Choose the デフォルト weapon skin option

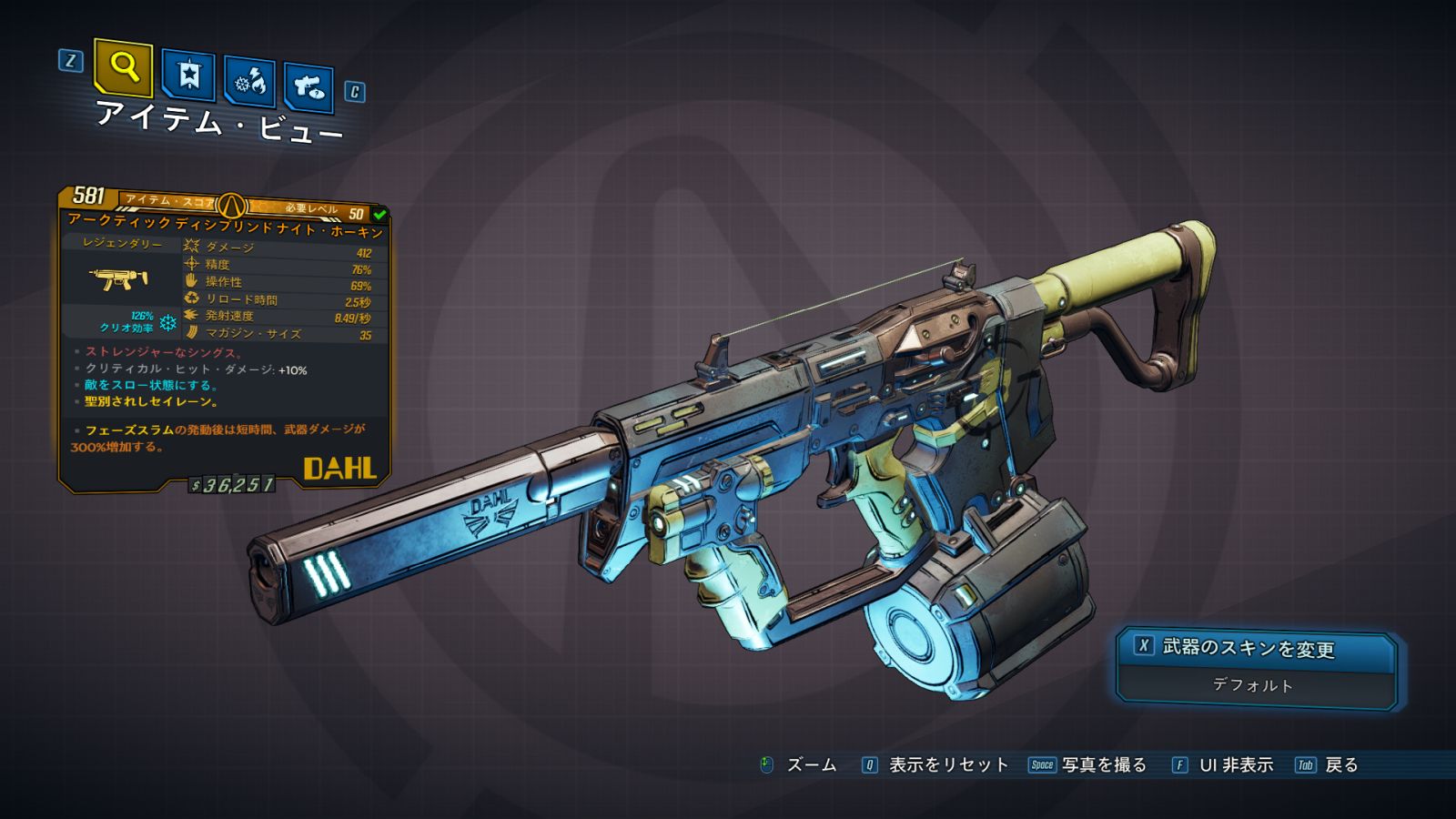coord(1253,685)
